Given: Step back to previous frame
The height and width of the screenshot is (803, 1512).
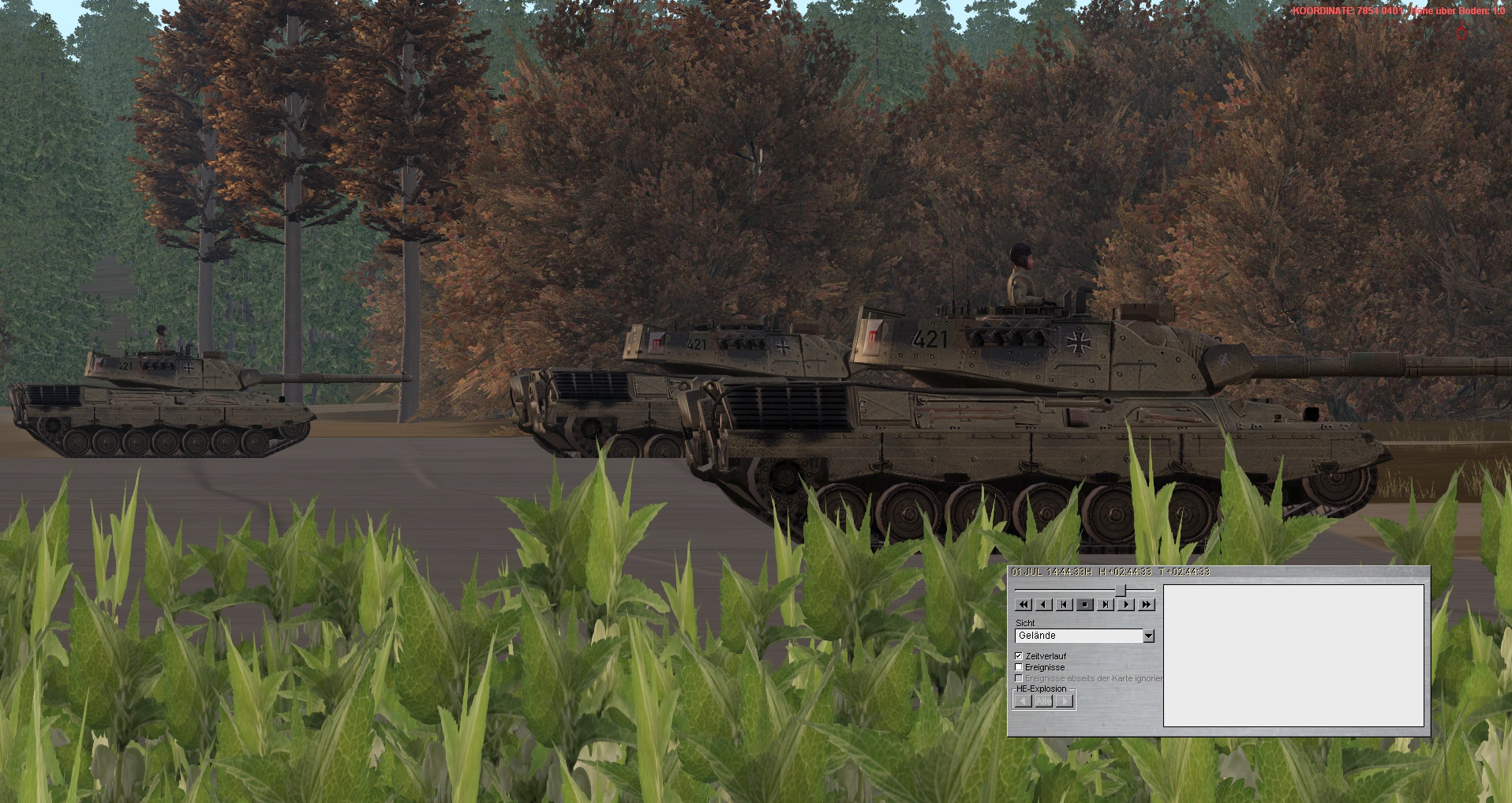Looking at the screenshot, I should [1065, 605].
